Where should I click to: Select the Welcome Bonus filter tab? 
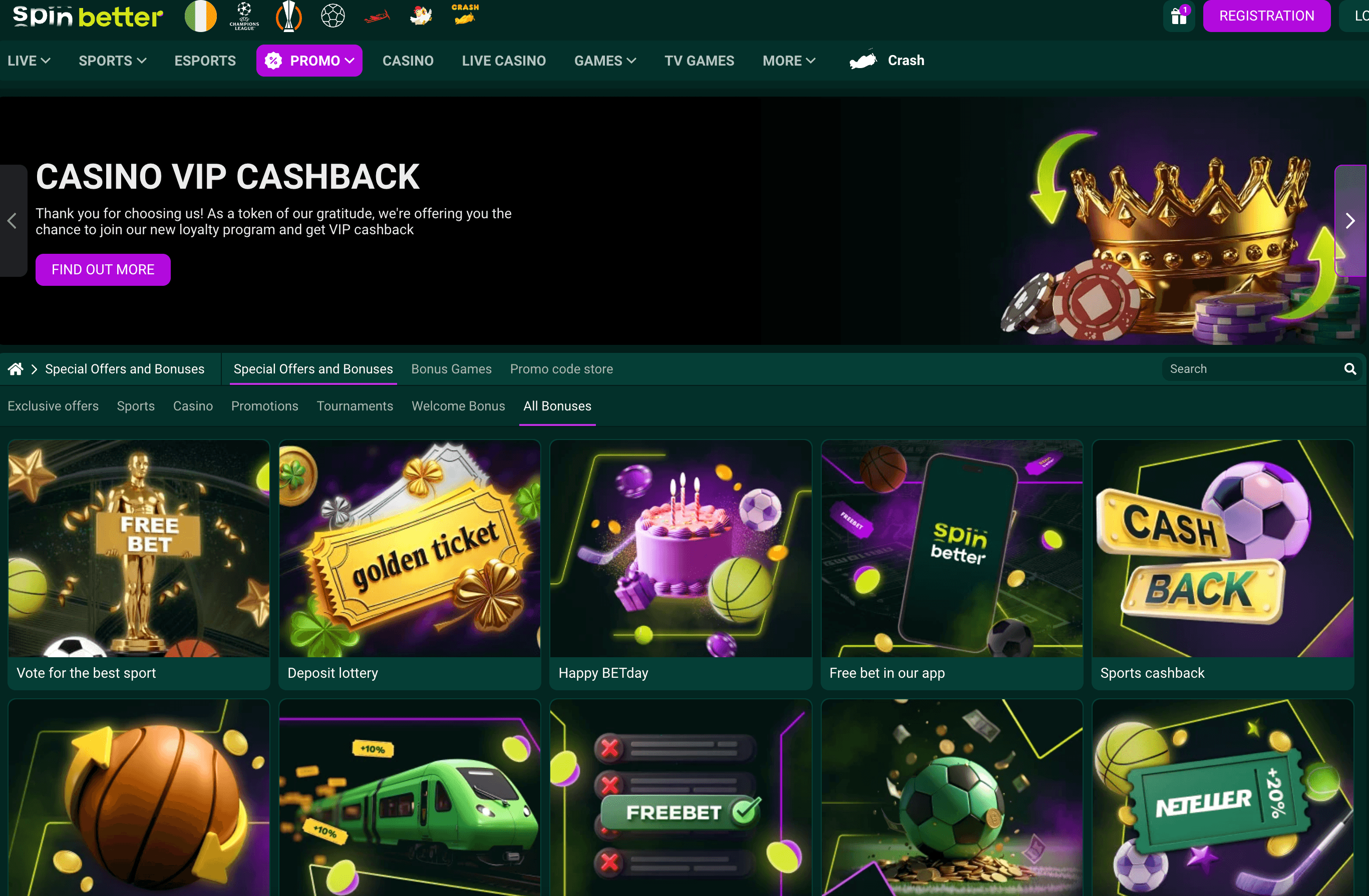pyautogui.click(x=458, y=406)
